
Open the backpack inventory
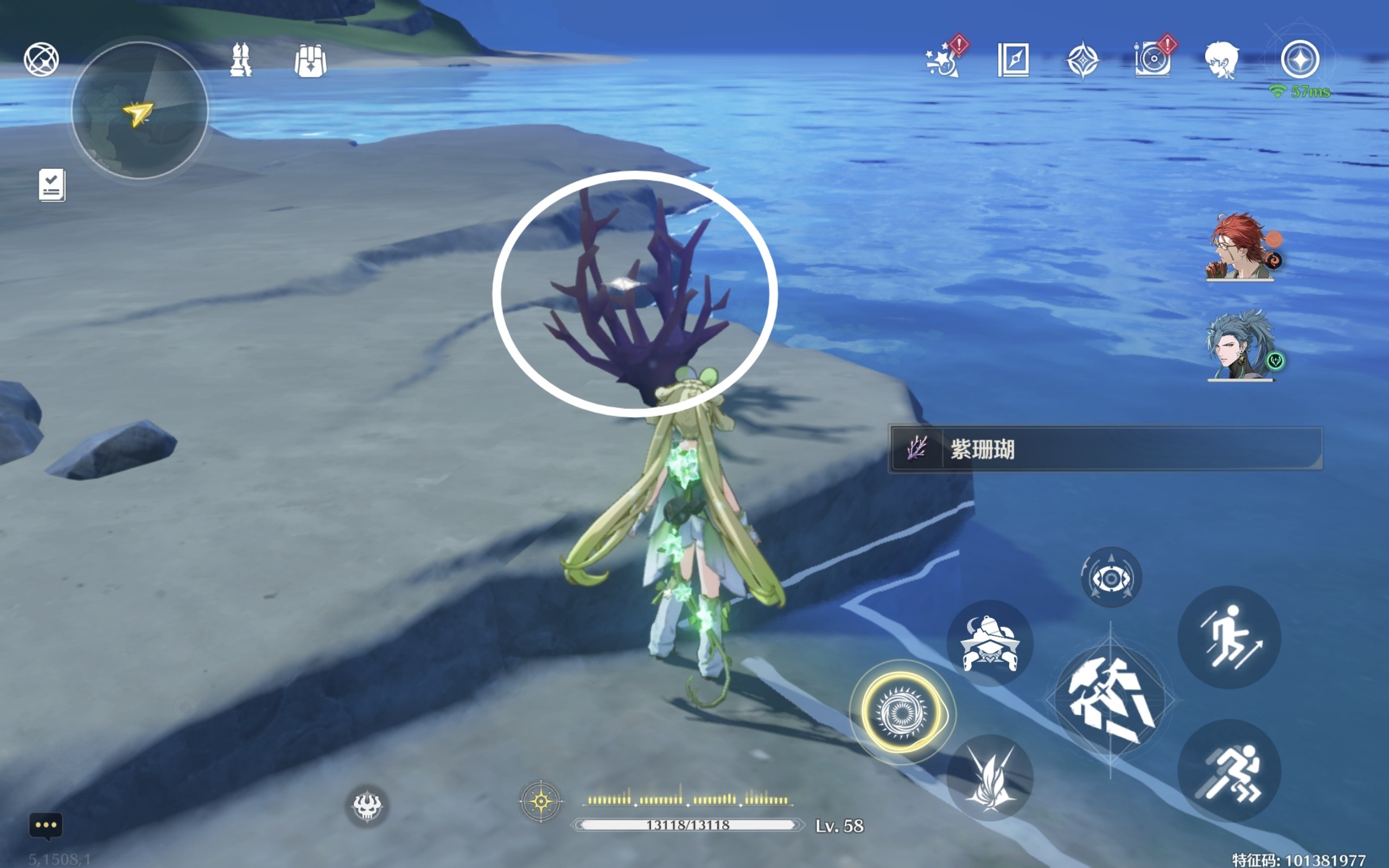(310, 60)
